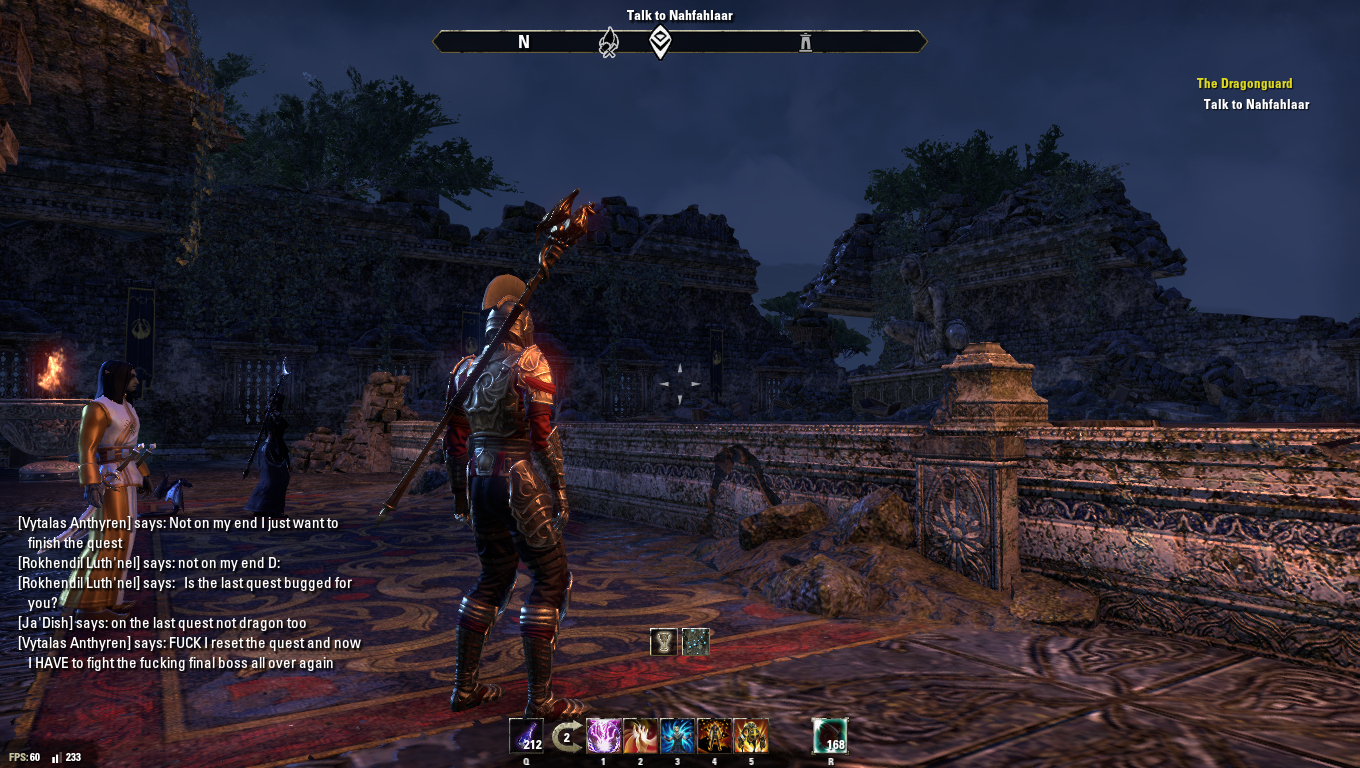Activate the blue aura mage ability
The image size is (1360, 768).
coord(677,736)
